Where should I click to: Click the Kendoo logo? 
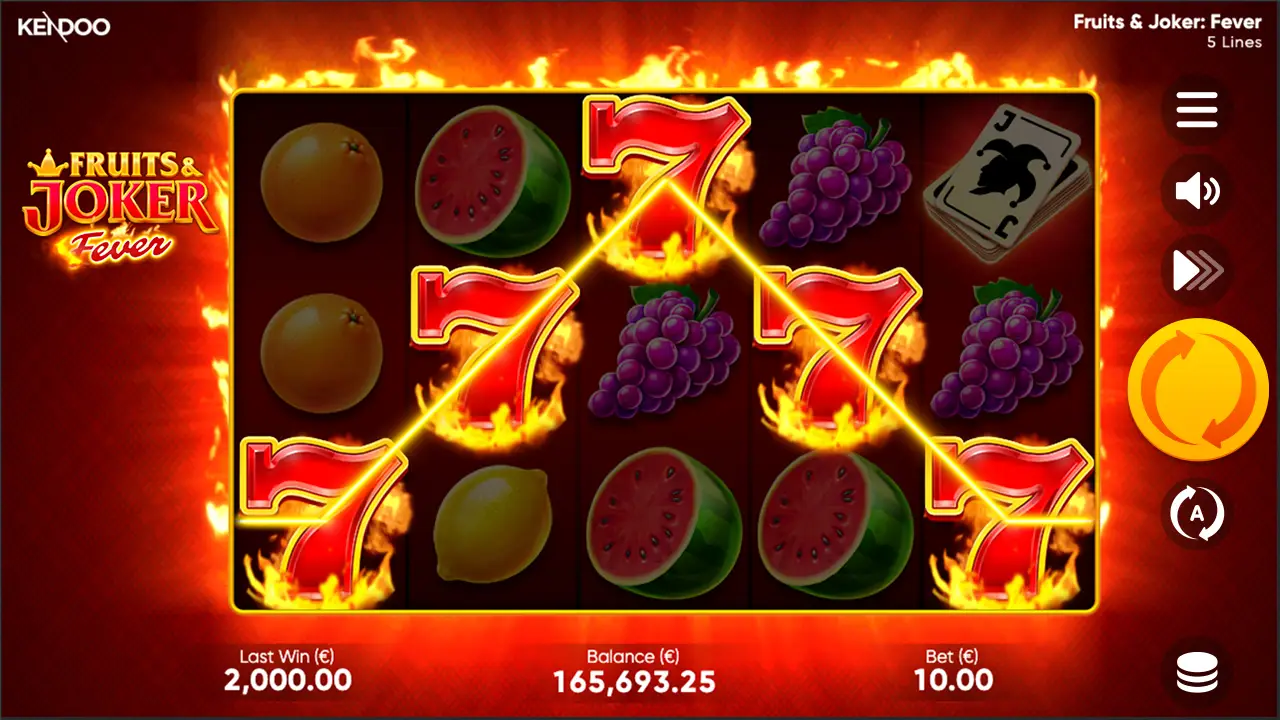click(62, 27)
